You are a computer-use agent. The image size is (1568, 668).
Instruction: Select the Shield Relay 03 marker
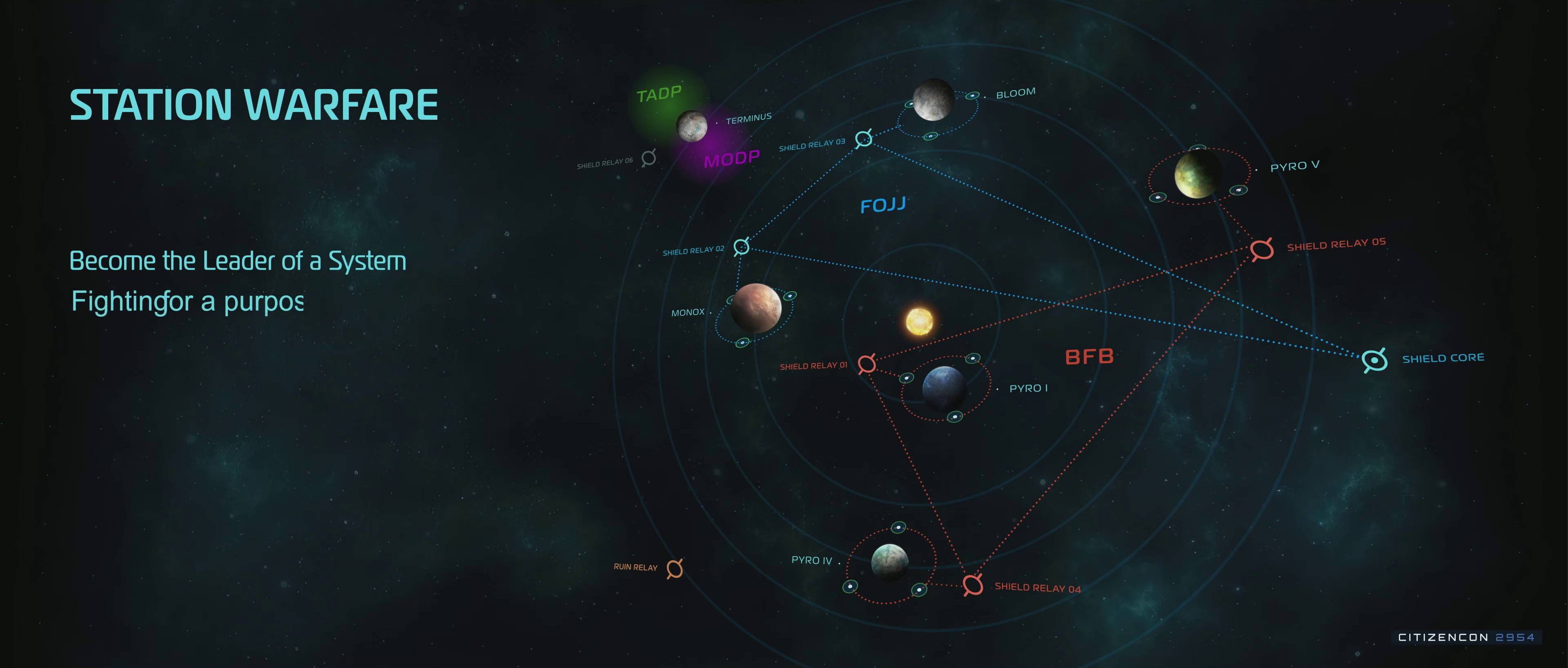864,139
